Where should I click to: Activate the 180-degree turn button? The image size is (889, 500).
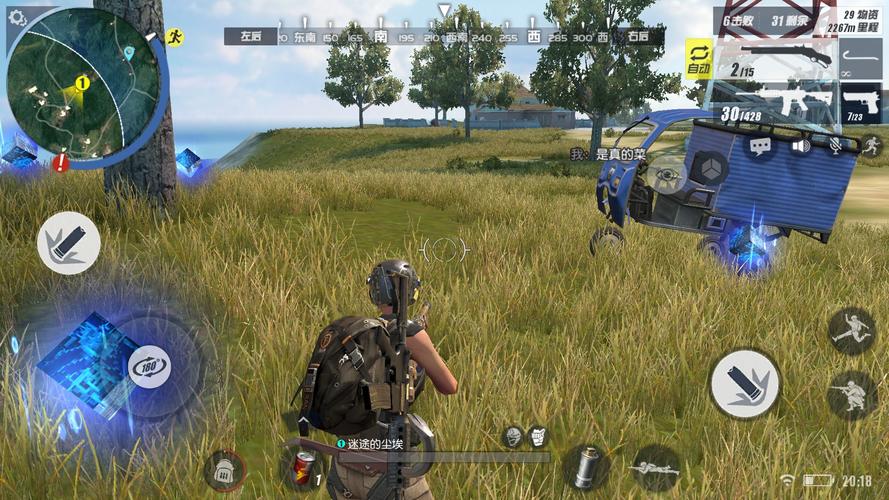pyautogui.click(x=149, y=367)
